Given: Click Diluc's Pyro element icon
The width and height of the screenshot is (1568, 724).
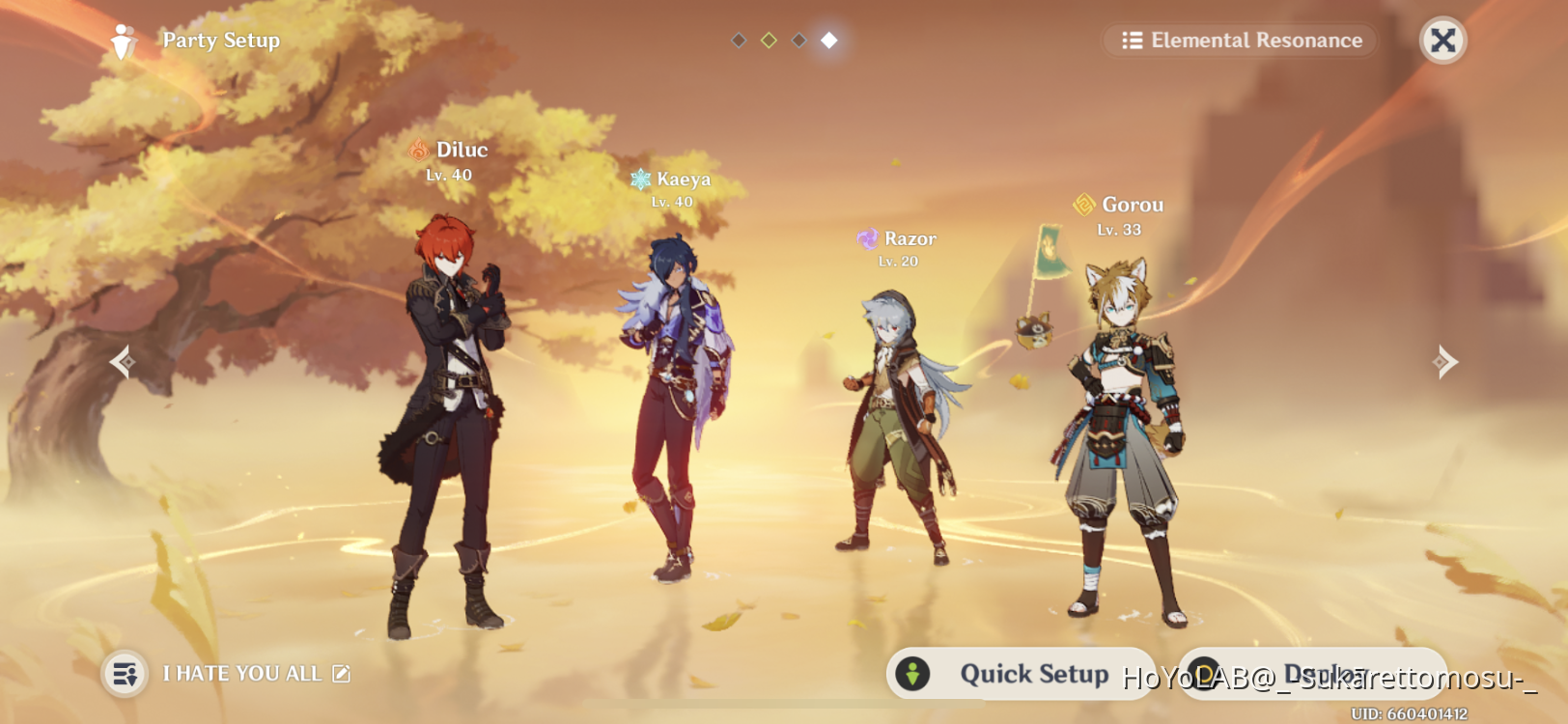Looking at the screenshot, I should point(419,150).
